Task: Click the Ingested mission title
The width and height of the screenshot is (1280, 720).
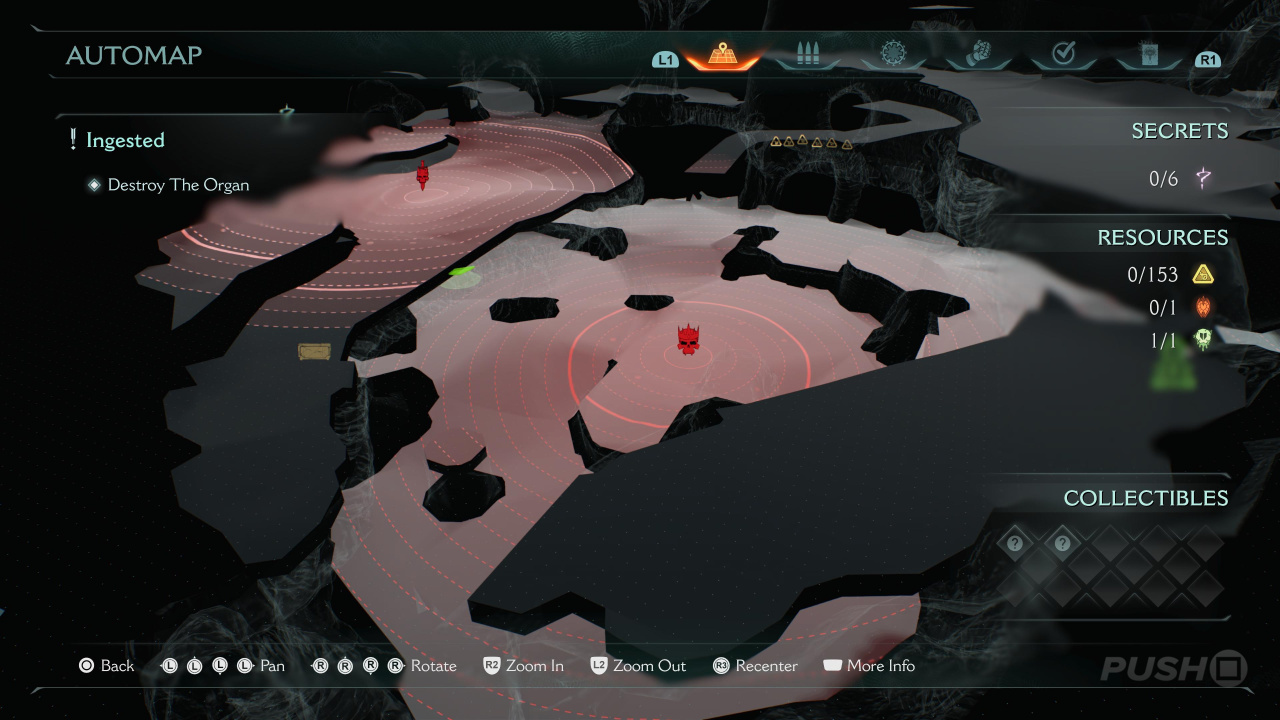Action: [x=125, y=141]
